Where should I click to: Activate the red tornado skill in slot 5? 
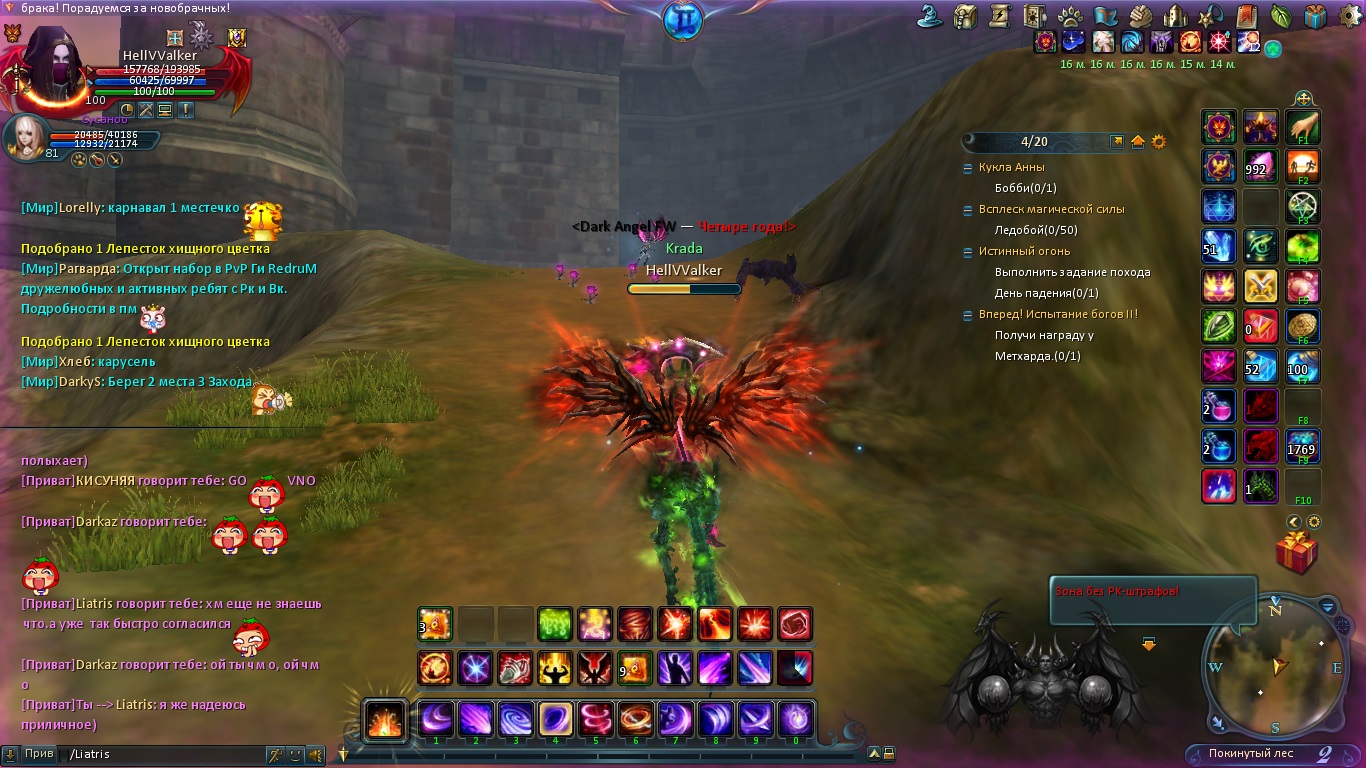[x=596, y=719]
